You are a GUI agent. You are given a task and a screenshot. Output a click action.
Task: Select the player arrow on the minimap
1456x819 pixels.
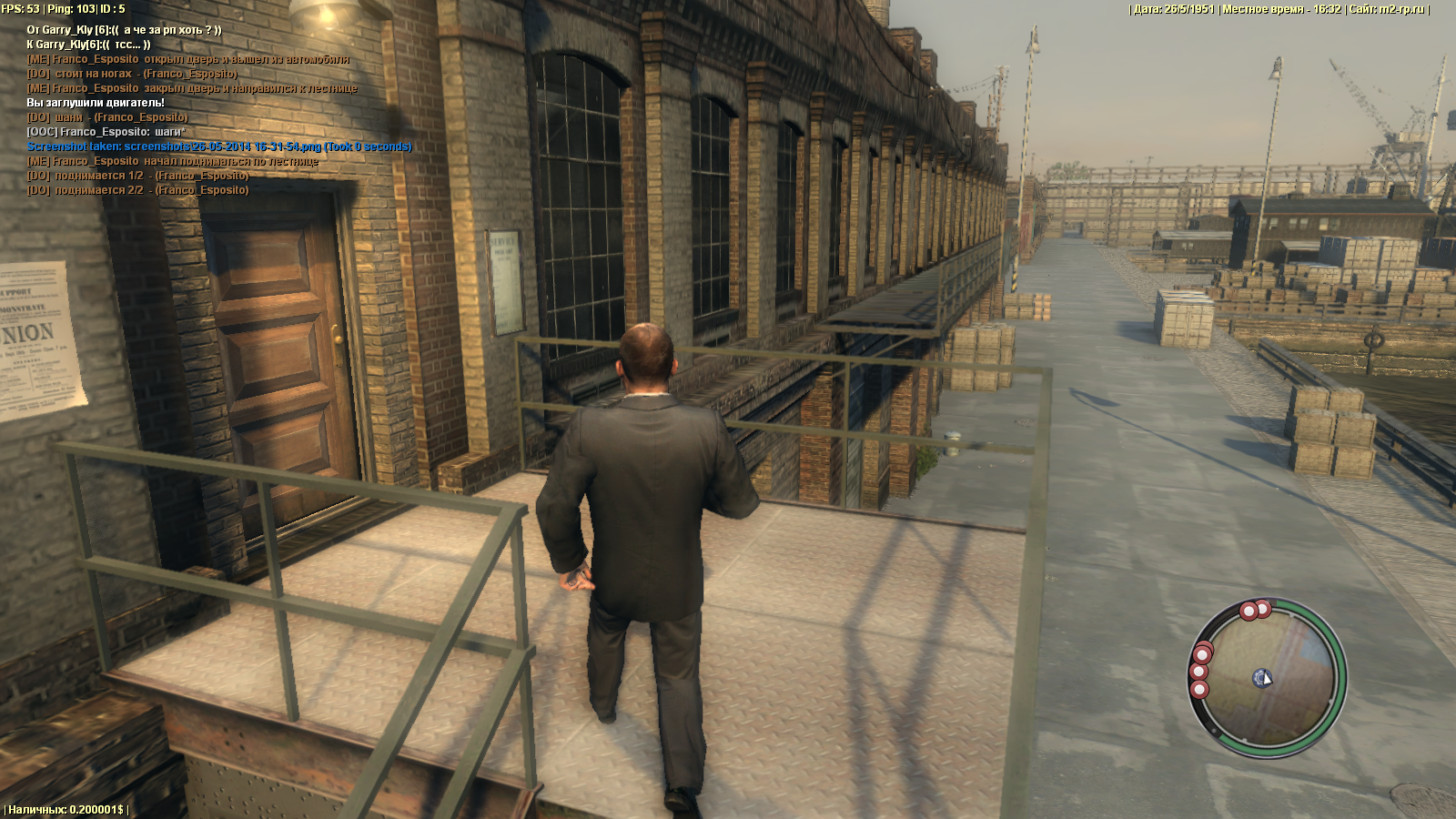pos(1262,678)
